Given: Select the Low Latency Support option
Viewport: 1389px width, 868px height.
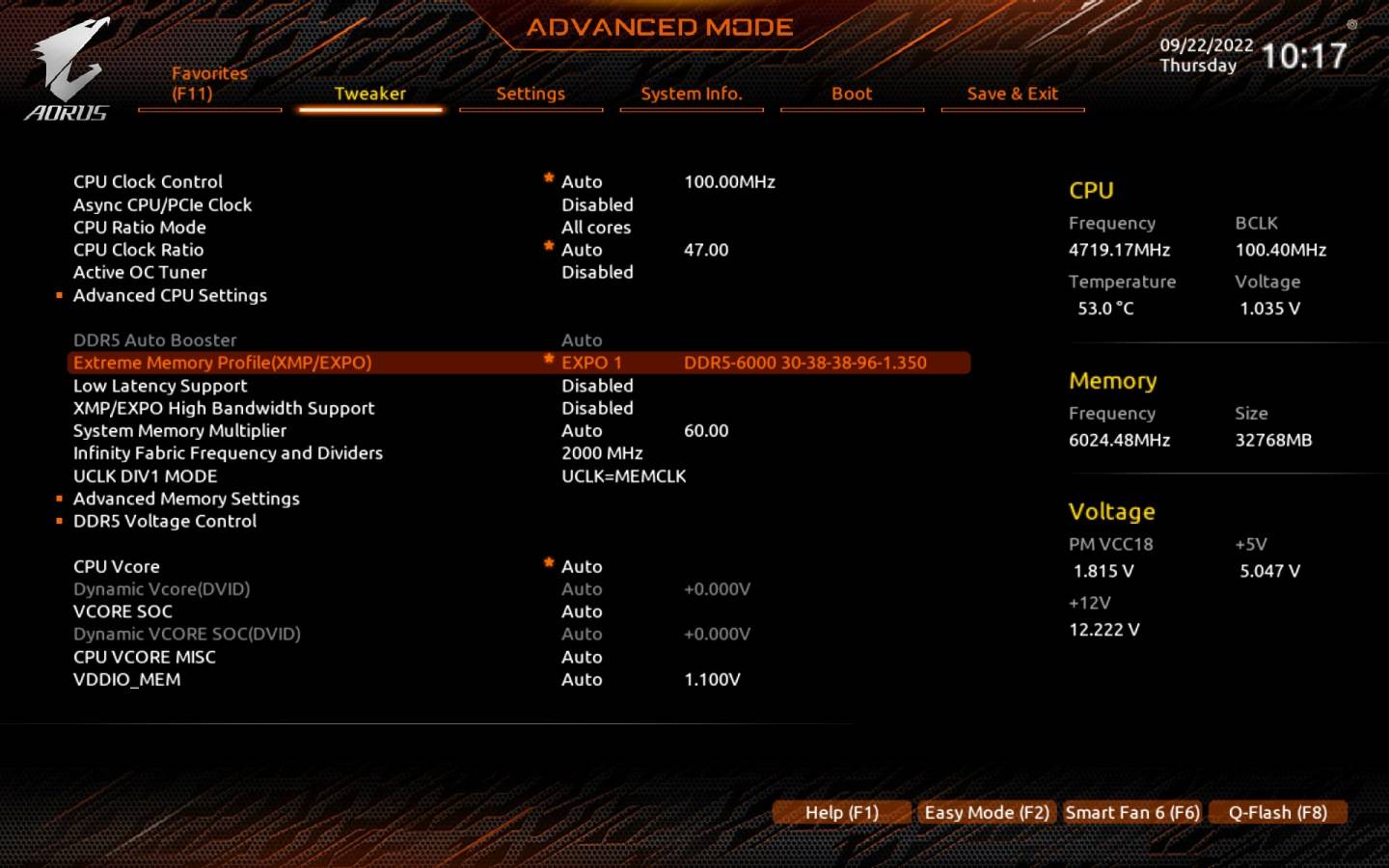Looking at the screenshot, I should click(x=160, y=386).
